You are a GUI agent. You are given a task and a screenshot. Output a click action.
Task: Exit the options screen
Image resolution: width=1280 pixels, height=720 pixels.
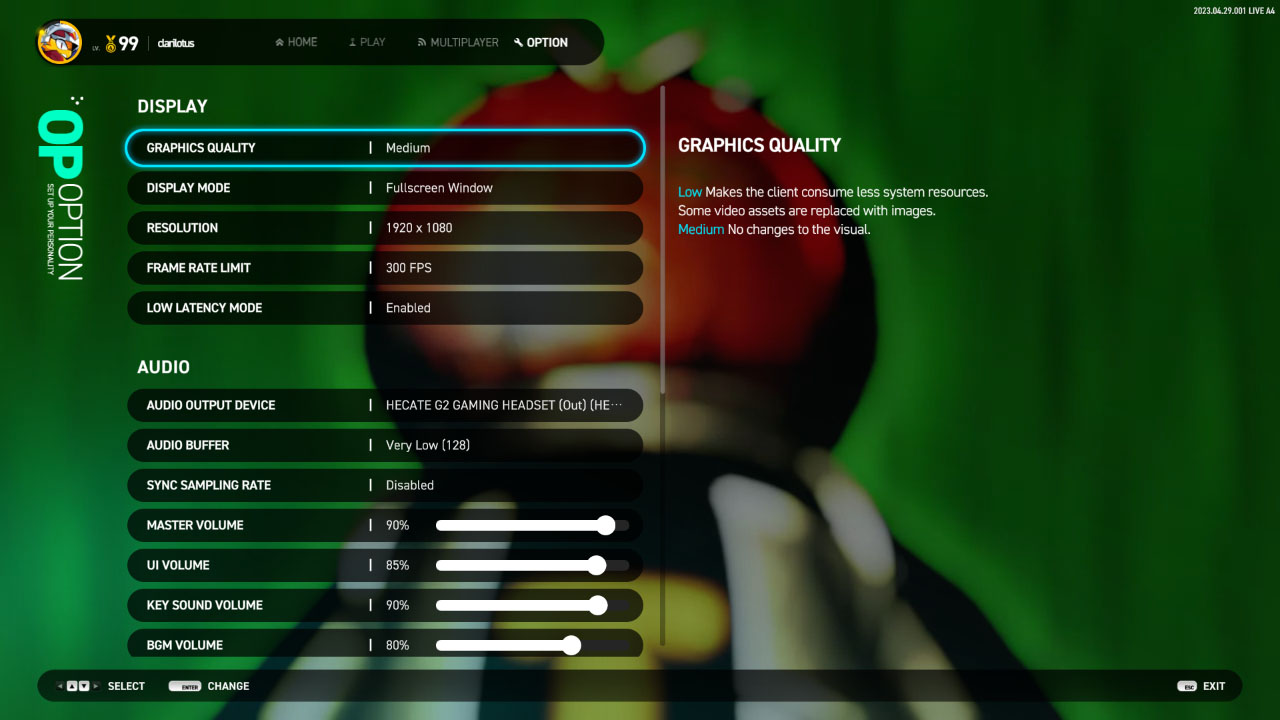pyautogui.click(x=1202, y=686)
